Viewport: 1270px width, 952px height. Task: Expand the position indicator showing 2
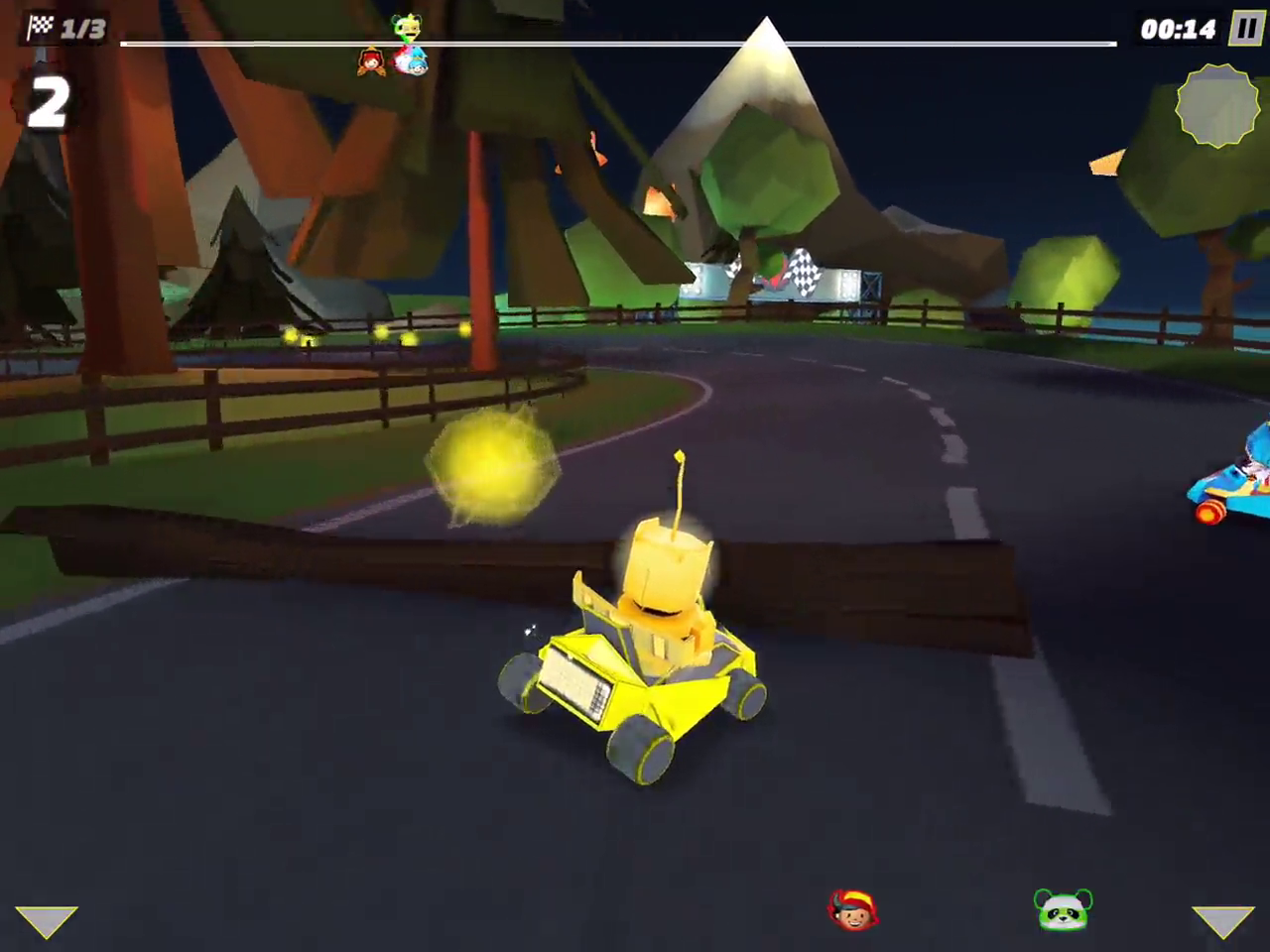click(47, 99)
